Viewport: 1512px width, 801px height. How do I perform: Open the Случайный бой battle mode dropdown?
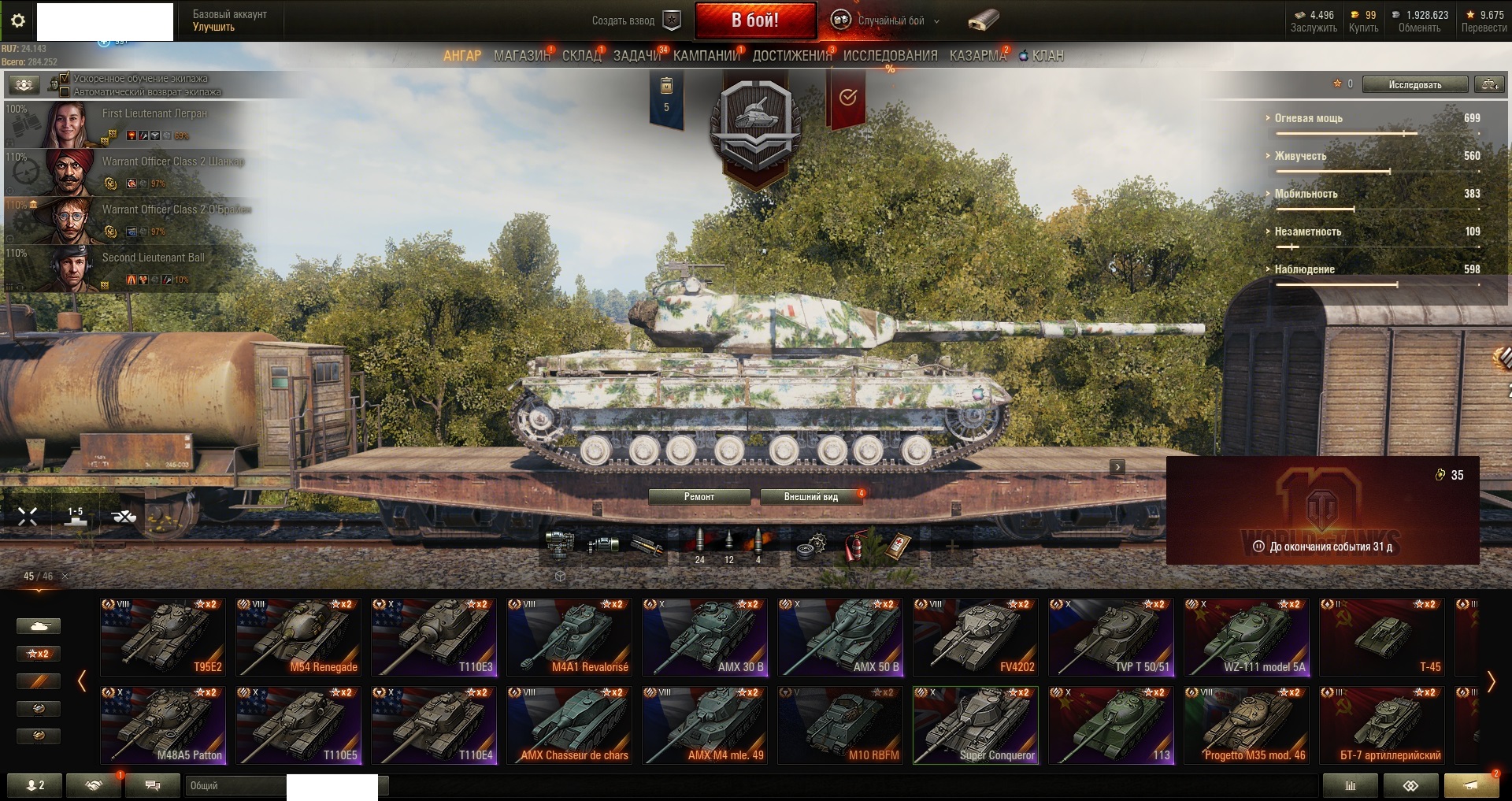(890, 21)
